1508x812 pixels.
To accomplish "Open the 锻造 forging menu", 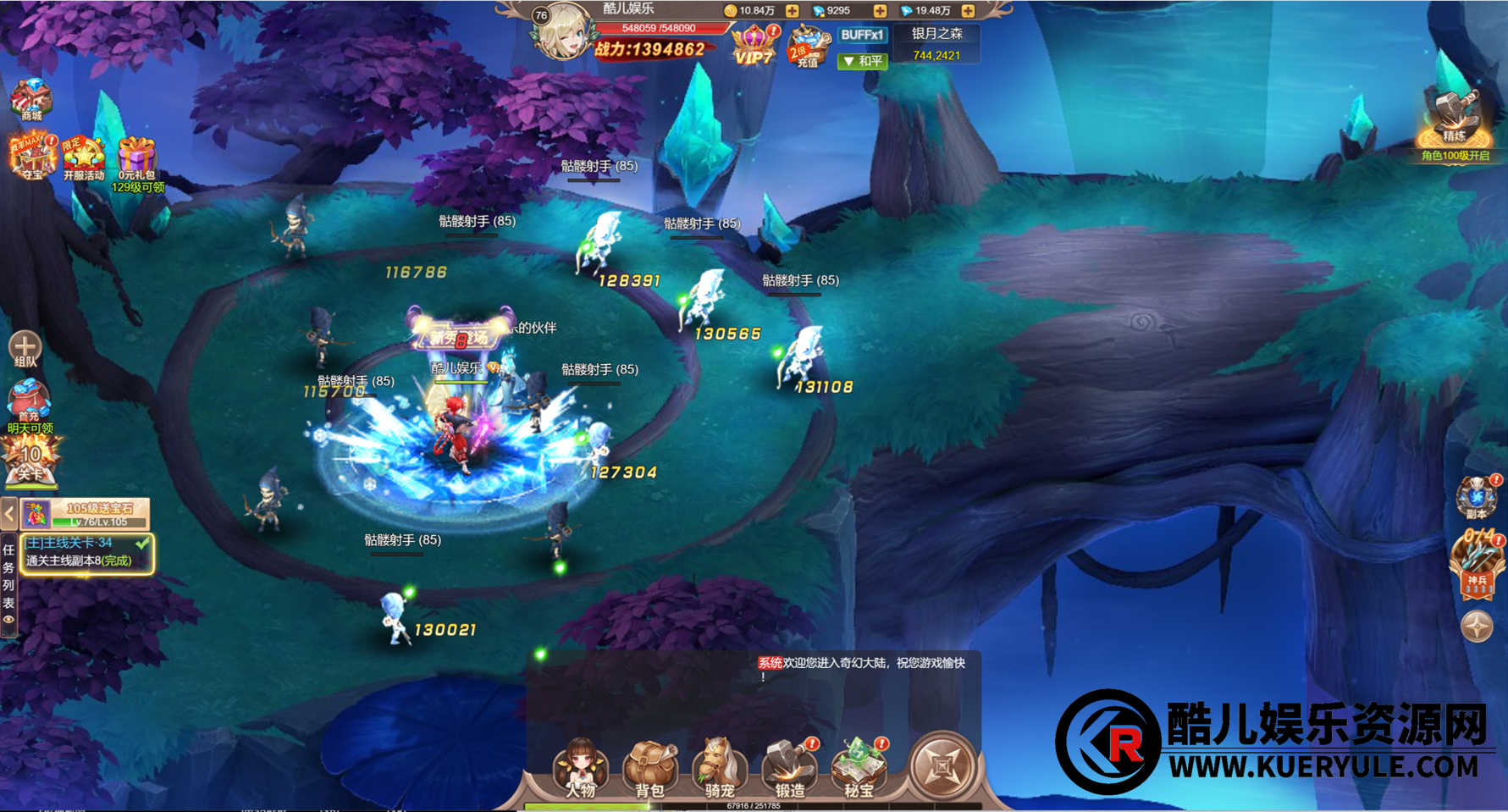I will coord(789,767).
